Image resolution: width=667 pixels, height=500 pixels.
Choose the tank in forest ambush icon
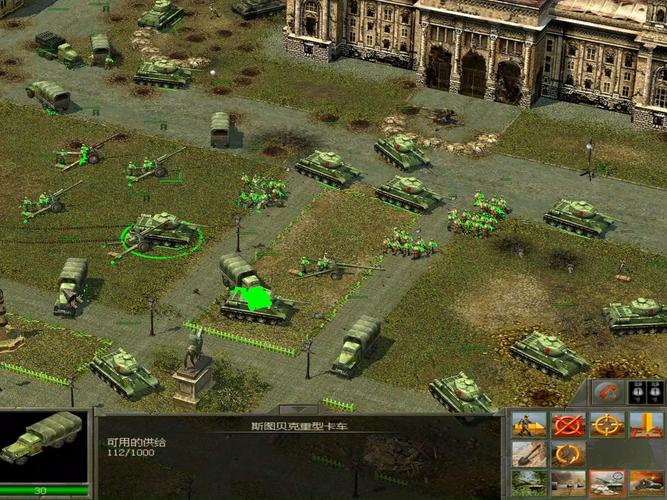(529, 483)
